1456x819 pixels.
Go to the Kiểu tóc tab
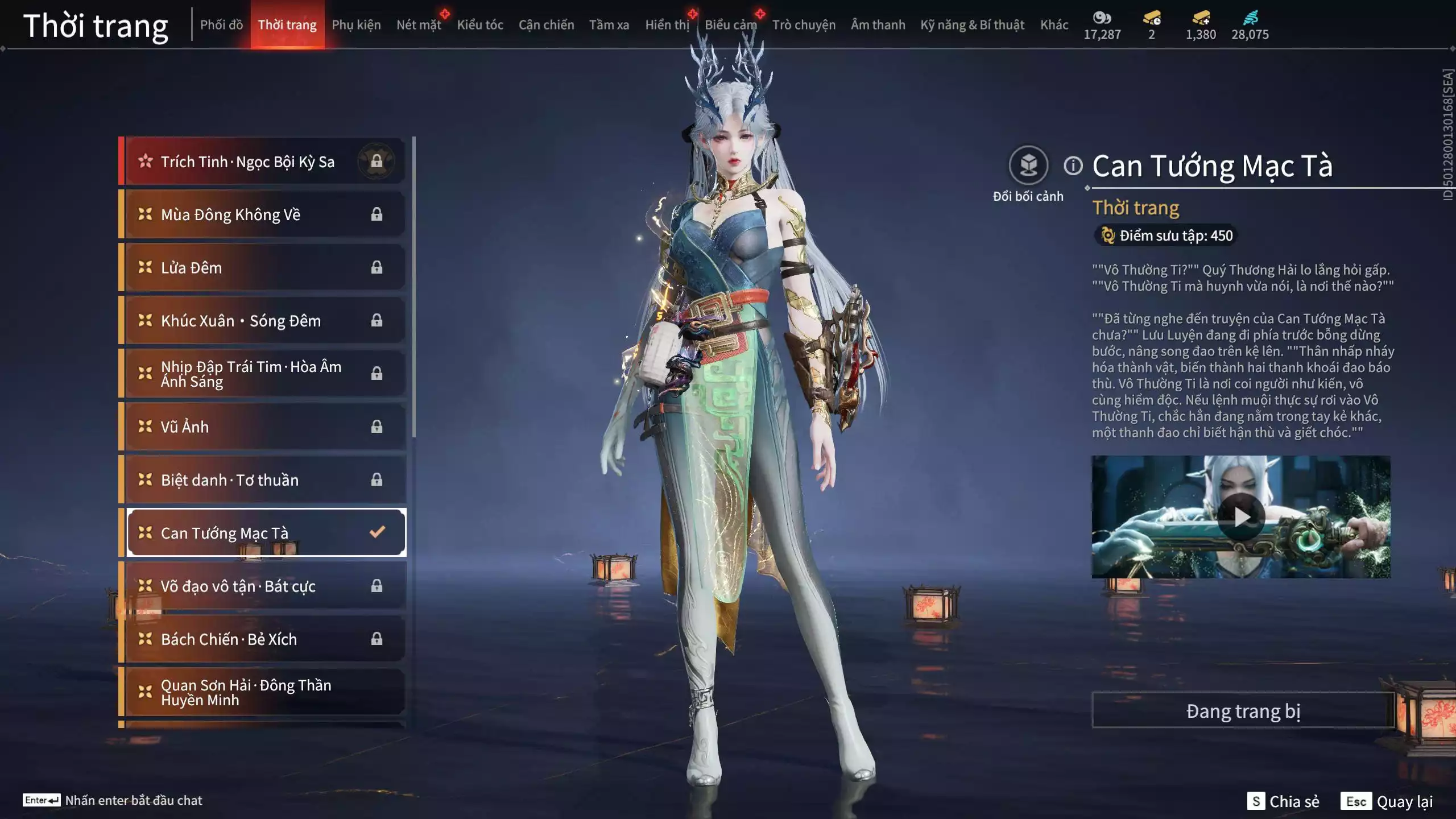click(x=480, y=25)
